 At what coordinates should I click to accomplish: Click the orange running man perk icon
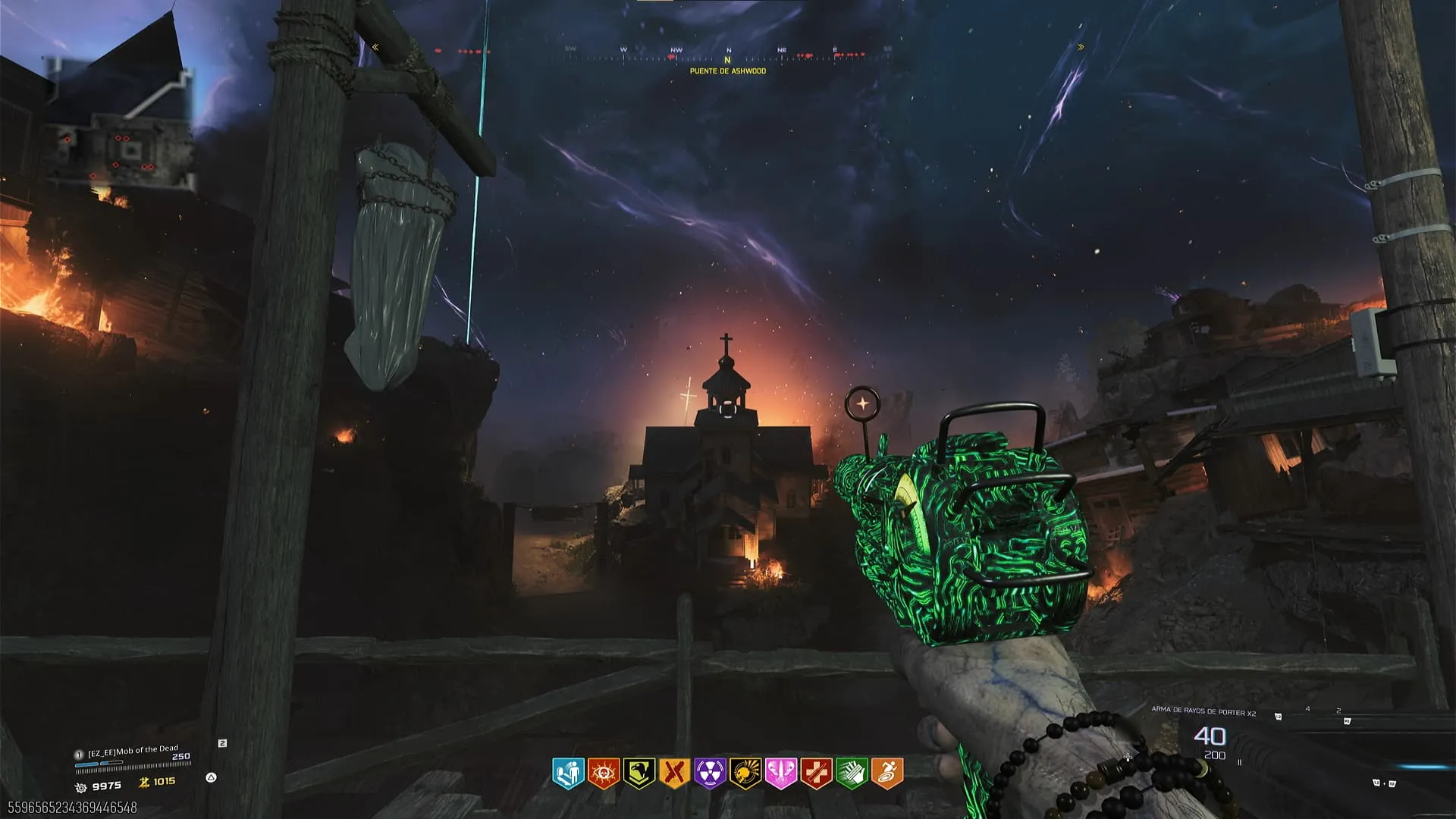887,773
